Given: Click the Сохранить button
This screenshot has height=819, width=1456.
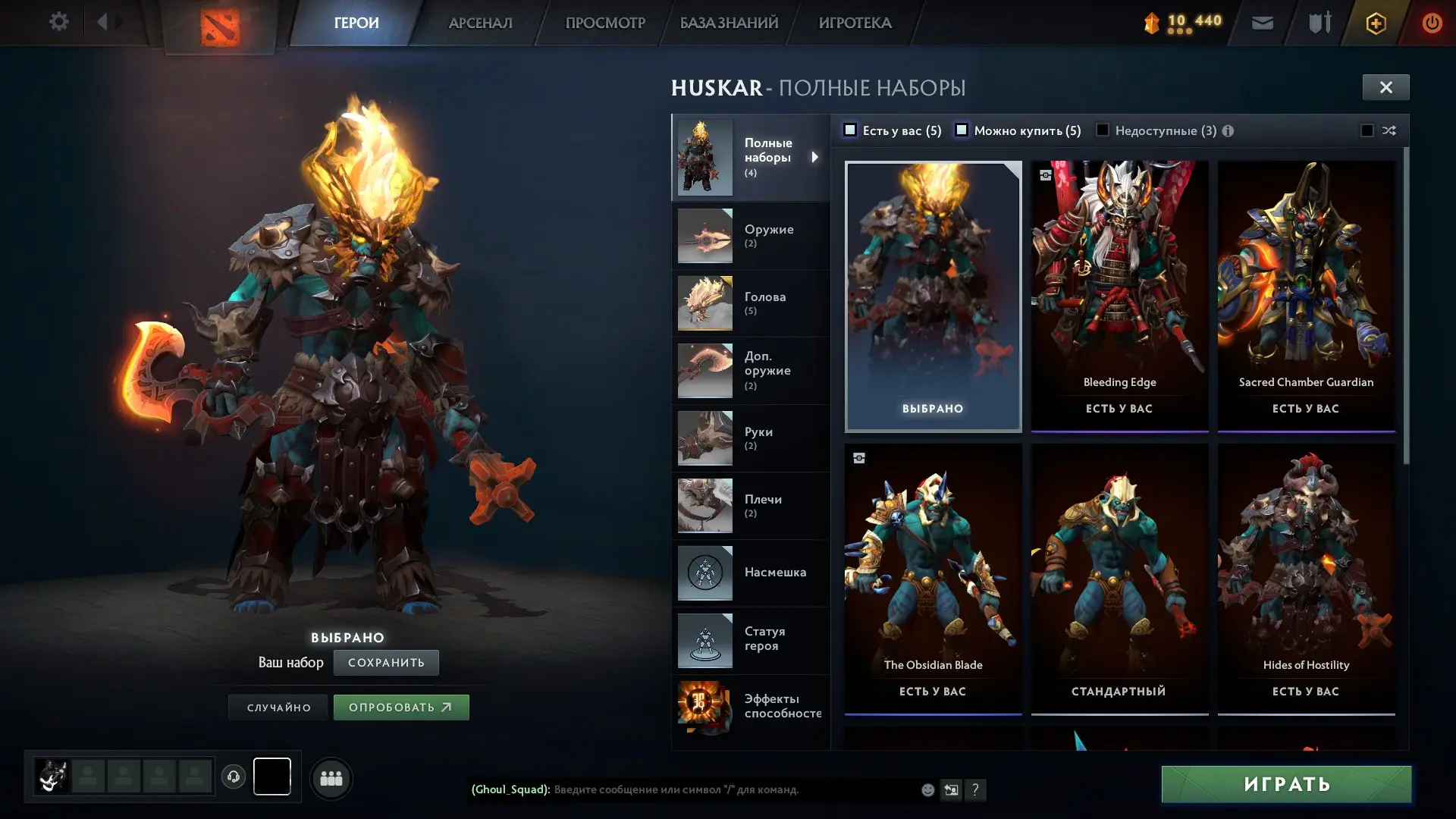Looking at the screenshot, I should (x=386, y=663).
